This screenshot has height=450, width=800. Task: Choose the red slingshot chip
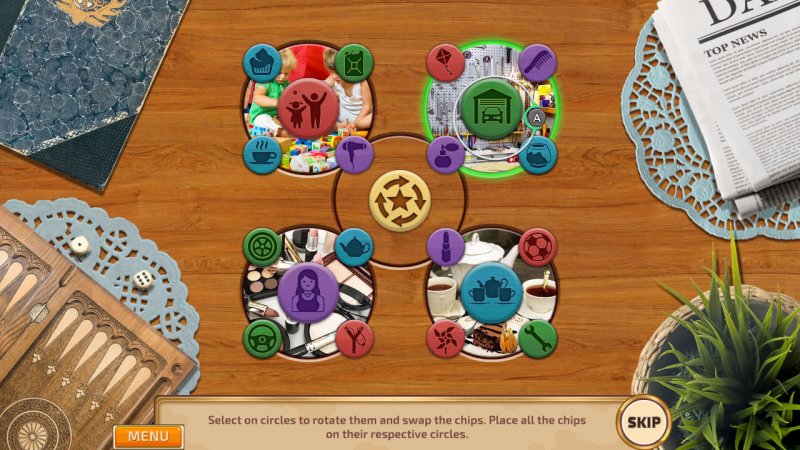[354, 338]
